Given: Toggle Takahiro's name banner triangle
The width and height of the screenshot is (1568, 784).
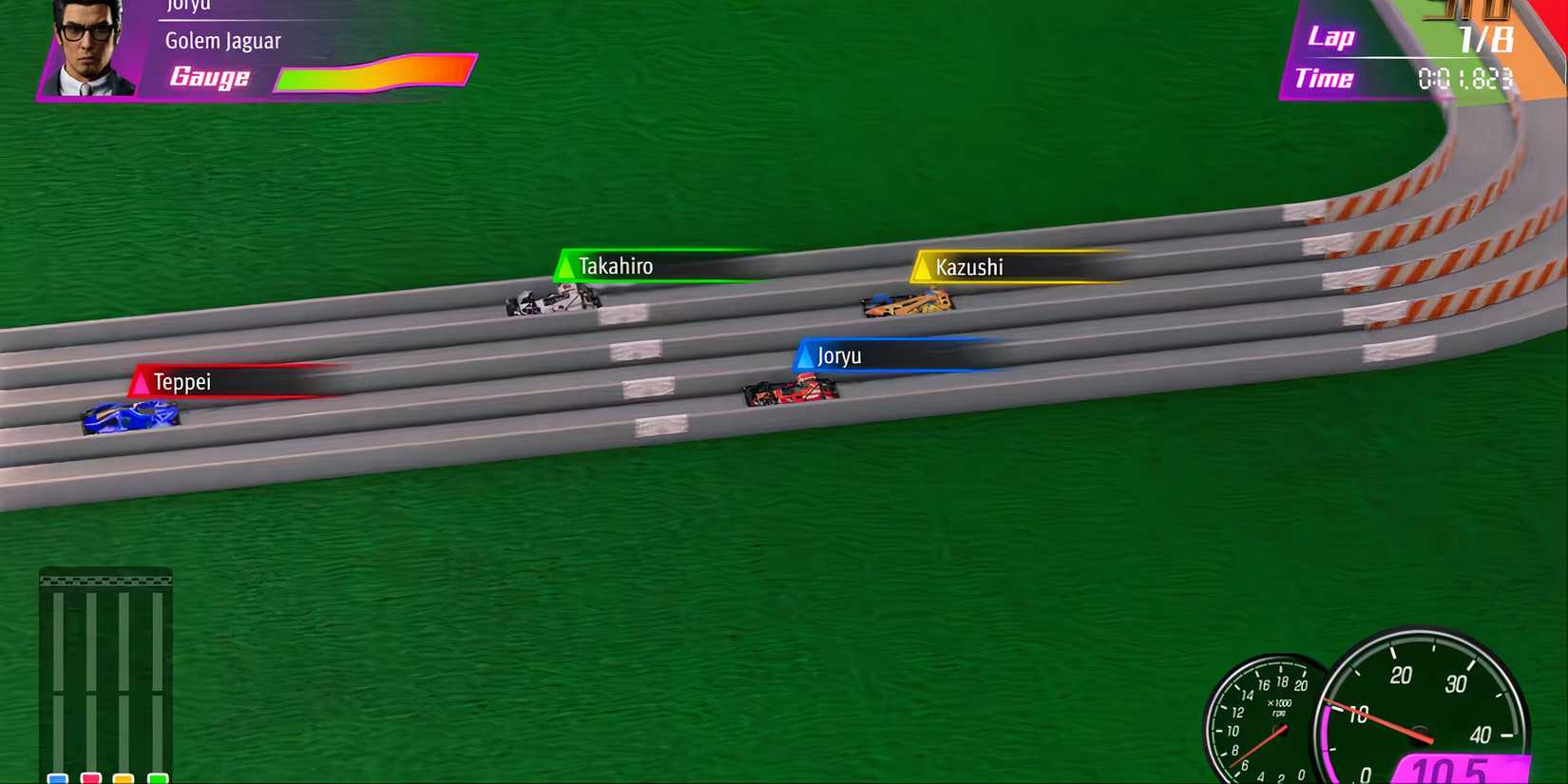Looking at the screenshot, I should (x=567, y=265).
